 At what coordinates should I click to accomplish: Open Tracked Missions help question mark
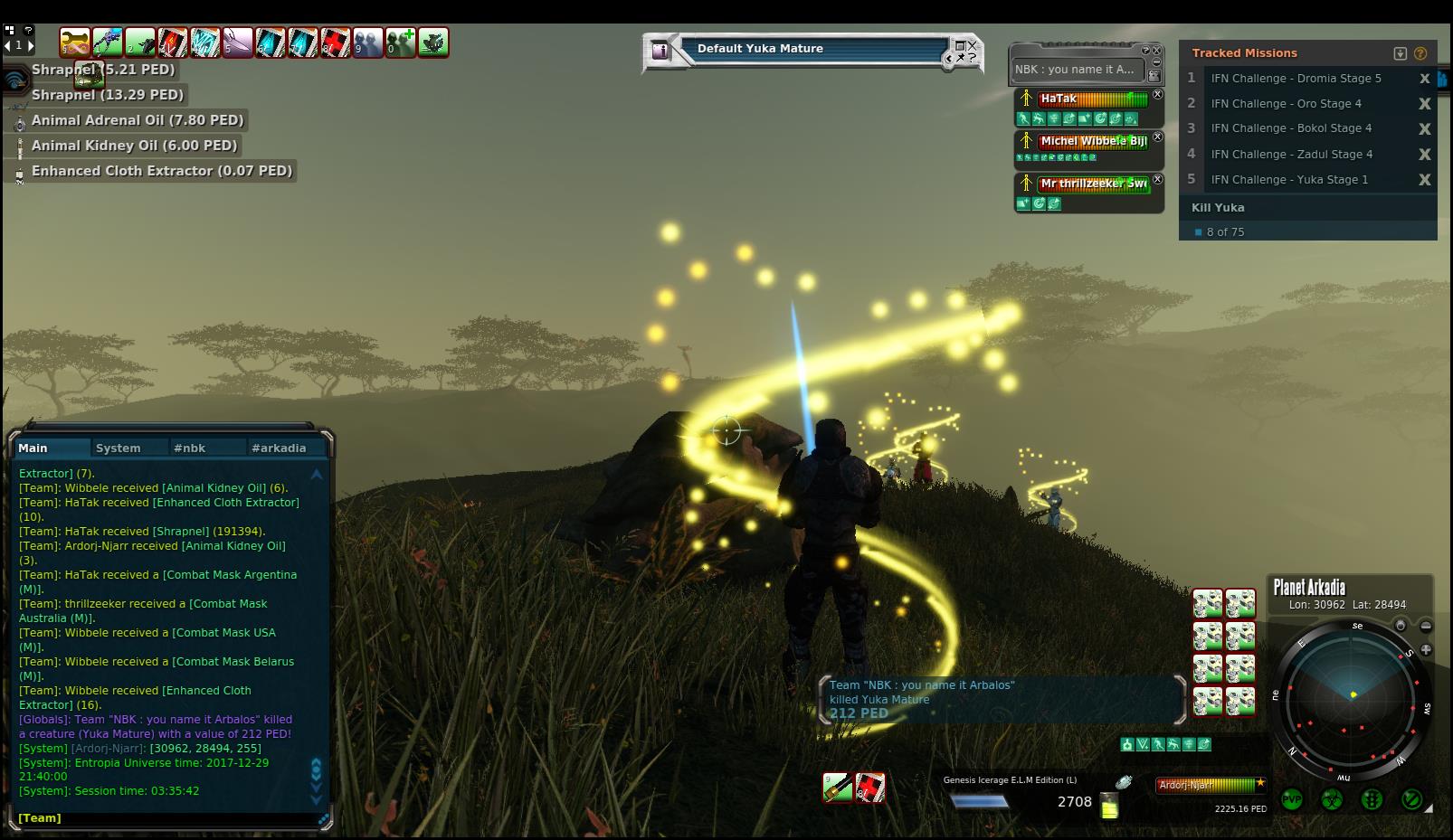pos(1420,53)
